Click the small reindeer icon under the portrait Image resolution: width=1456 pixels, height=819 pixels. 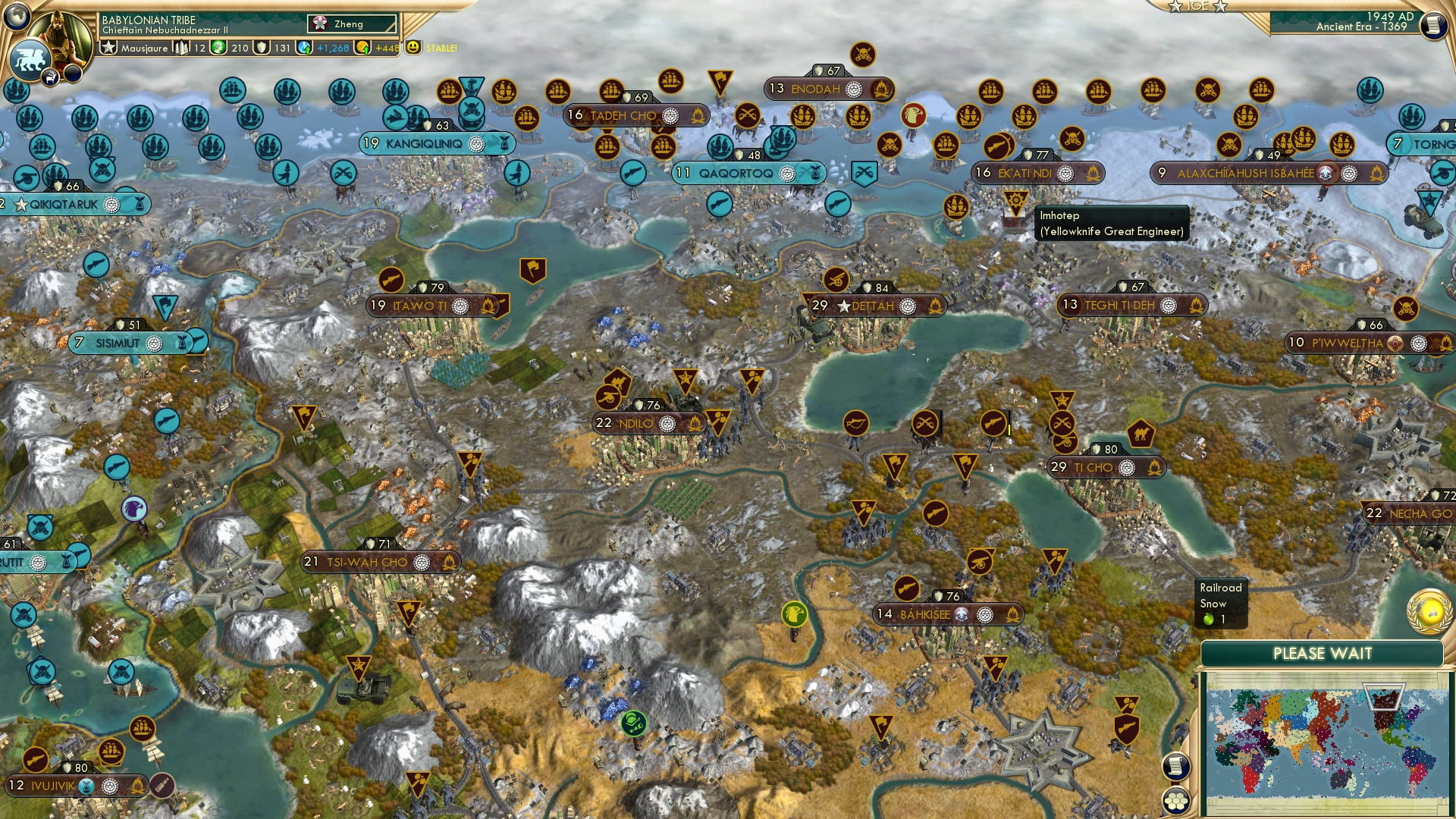tap(51, 77)
